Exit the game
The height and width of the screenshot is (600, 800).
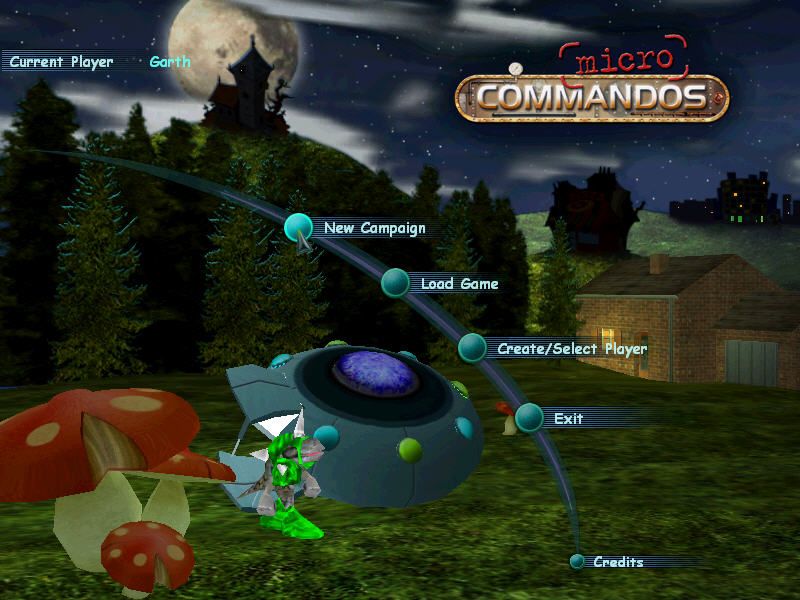click(x=567, y=418)
